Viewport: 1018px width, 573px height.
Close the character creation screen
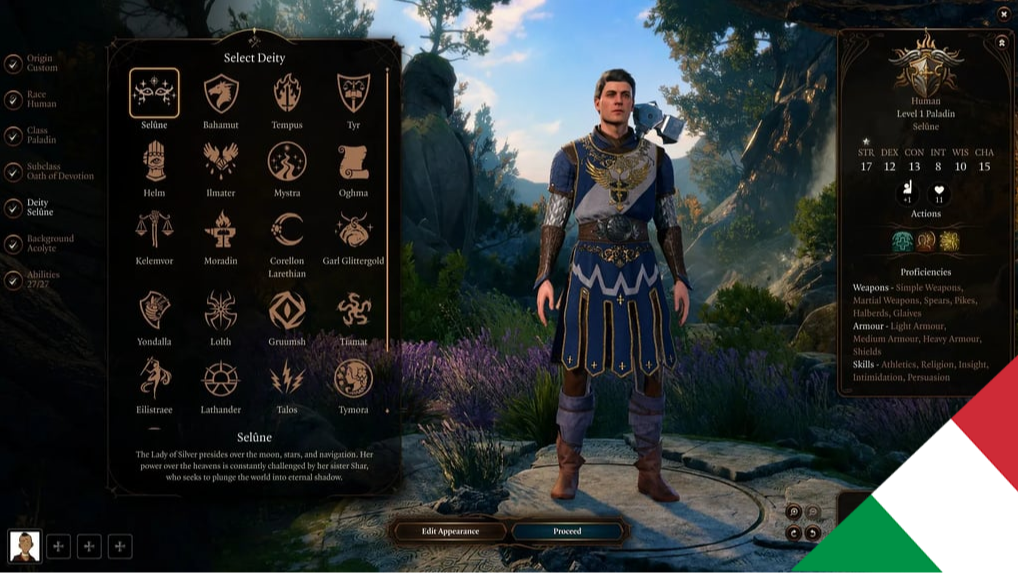point(1004,14)
